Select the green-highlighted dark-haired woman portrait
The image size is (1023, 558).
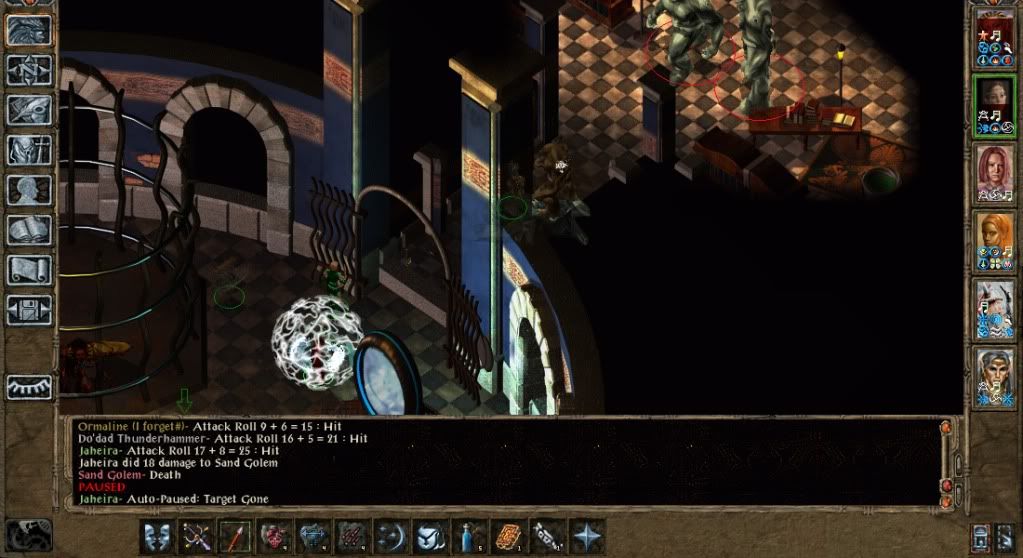994,104
